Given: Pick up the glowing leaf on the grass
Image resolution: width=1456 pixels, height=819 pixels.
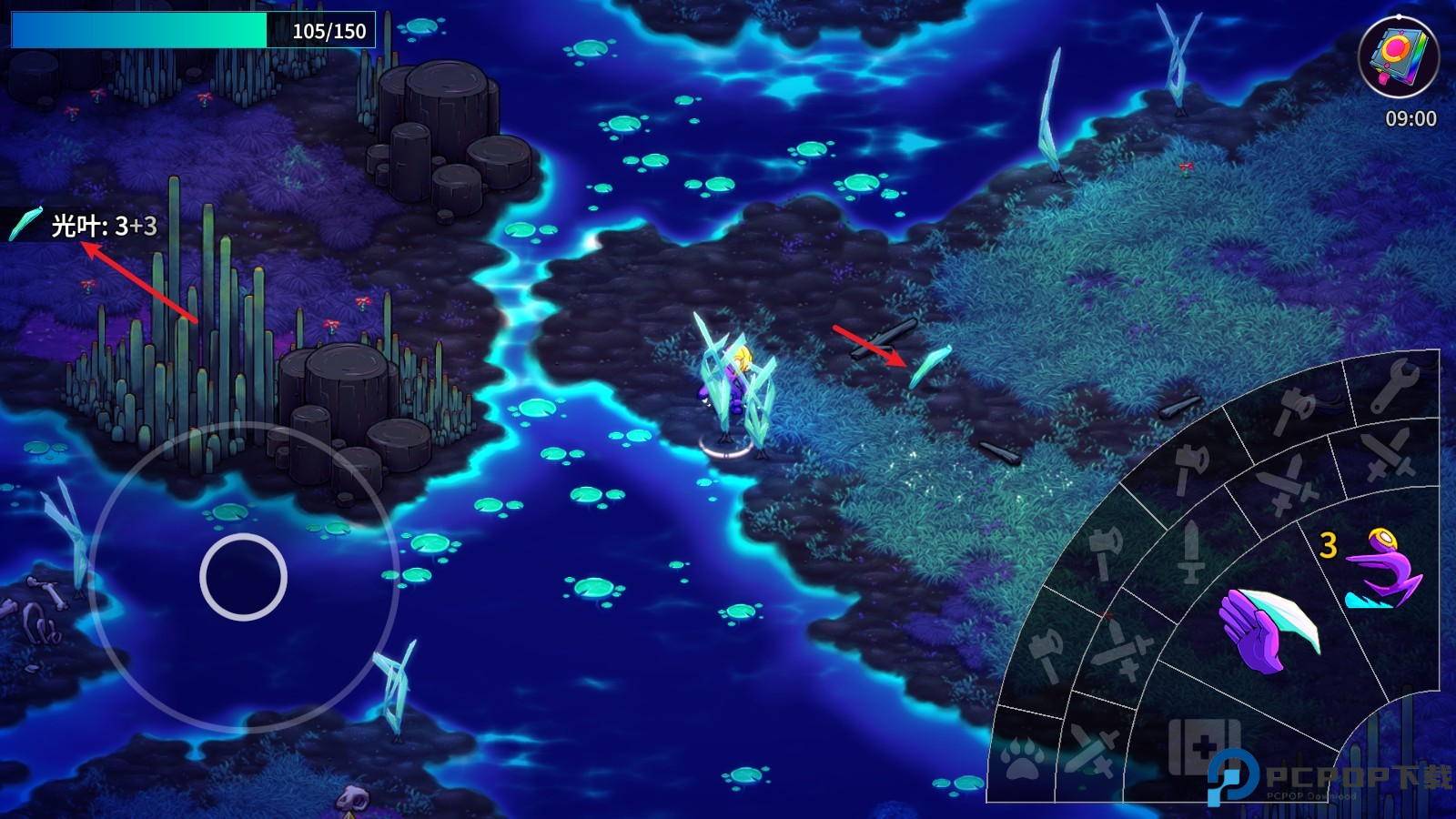Looking at the screenshot, I should (x=932, y=366).
